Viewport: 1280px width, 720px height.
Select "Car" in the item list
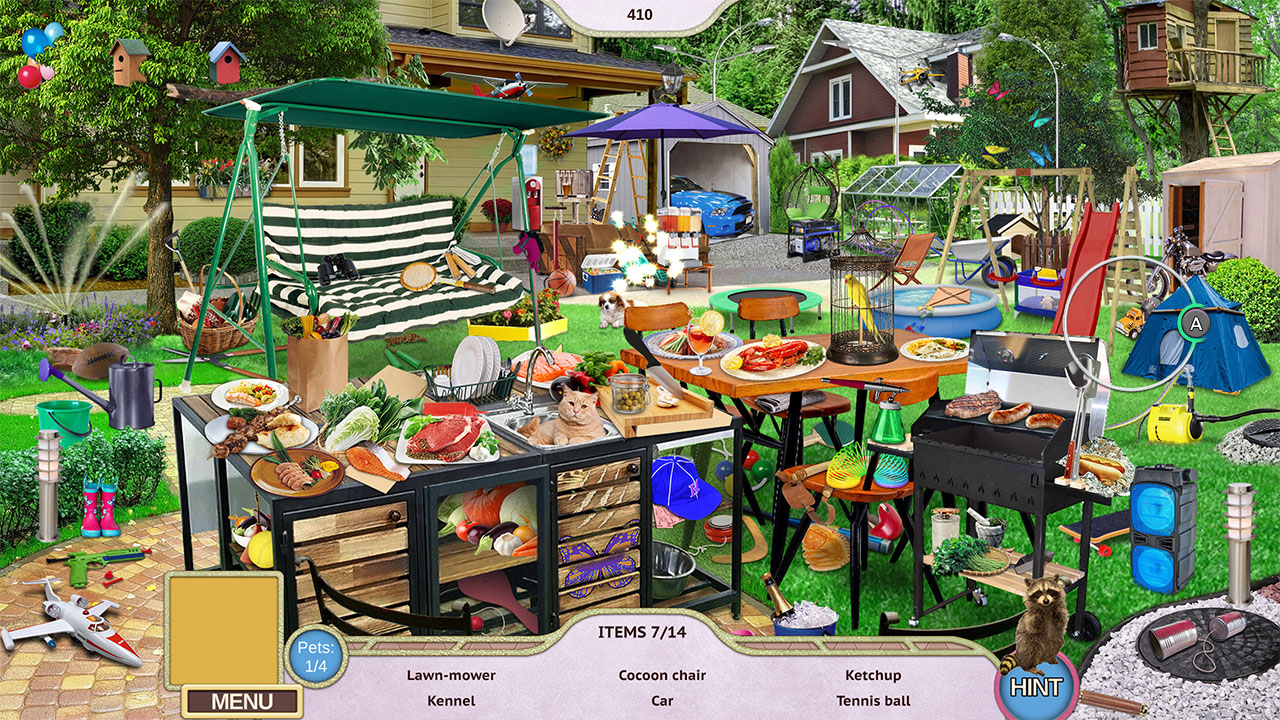[662, 701]
